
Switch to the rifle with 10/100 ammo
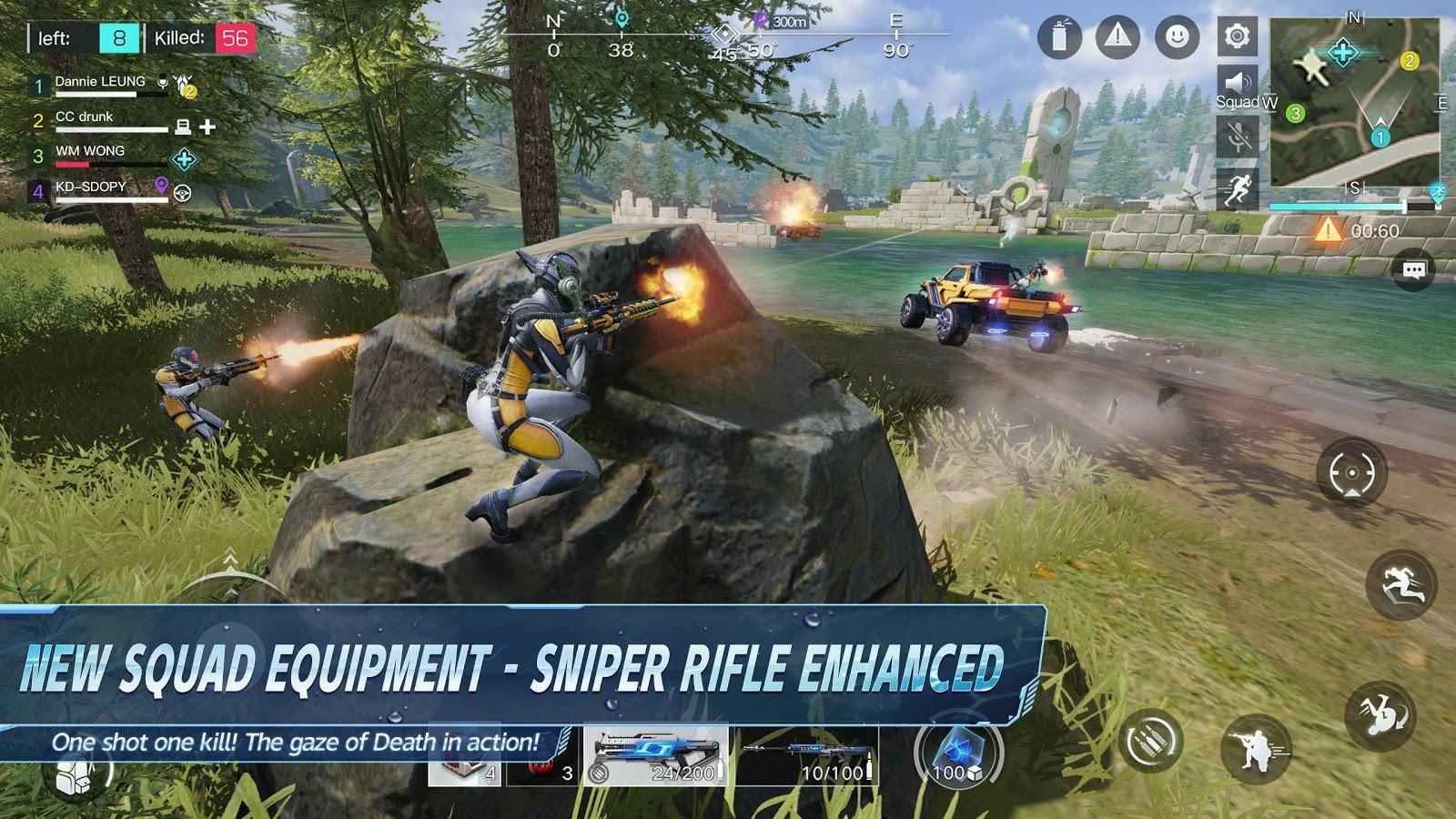tap(806, 755)
